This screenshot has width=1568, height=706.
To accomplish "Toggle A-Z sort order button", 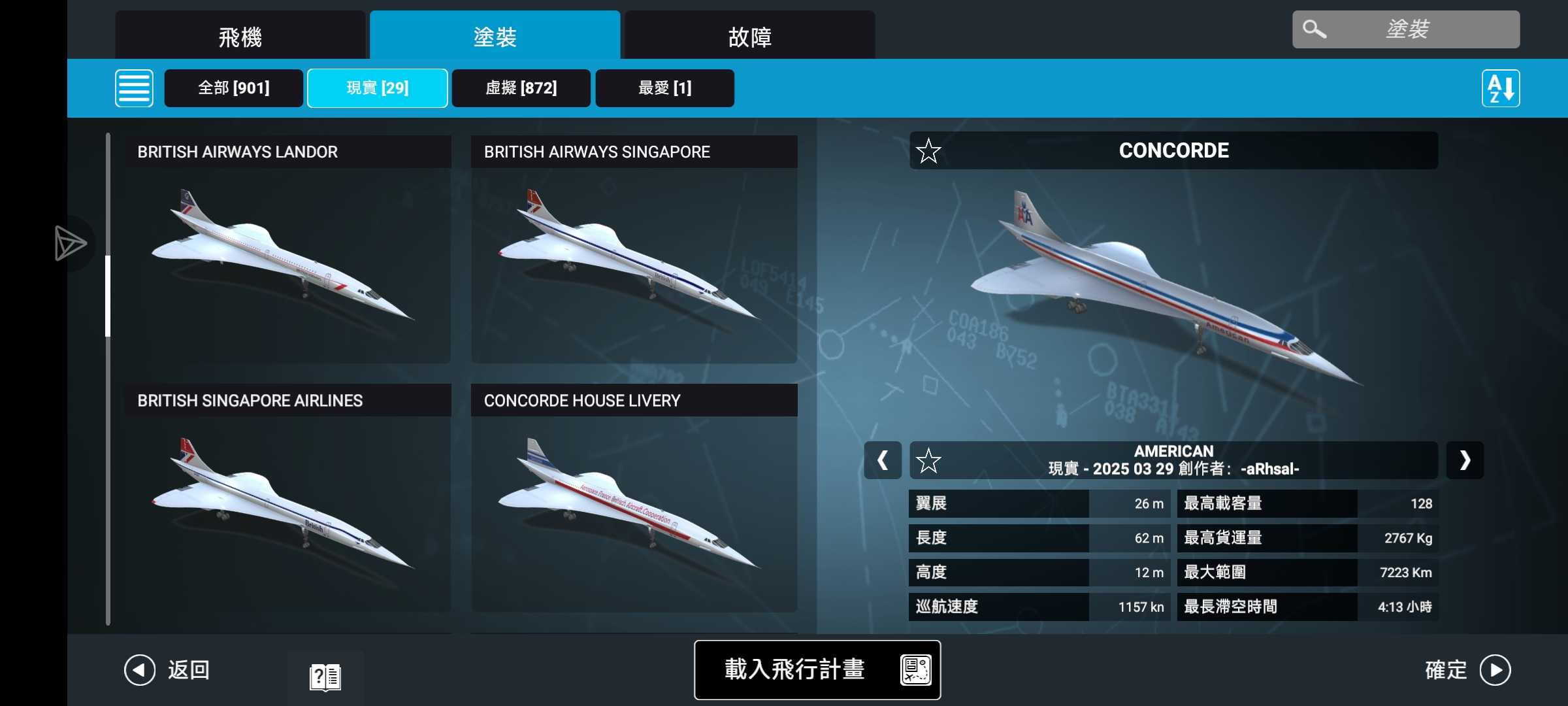I will (x=1500, y=88).
